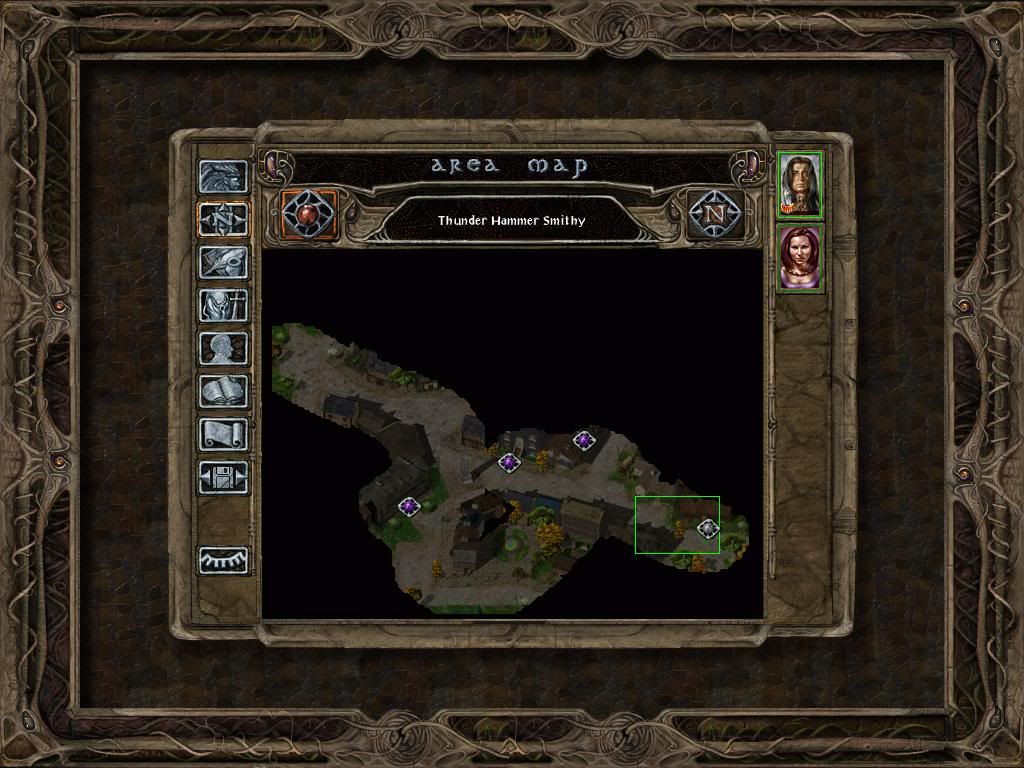Open the mage spellbook open-book icon
The image size is (1024, 768).
coord(223,391)
